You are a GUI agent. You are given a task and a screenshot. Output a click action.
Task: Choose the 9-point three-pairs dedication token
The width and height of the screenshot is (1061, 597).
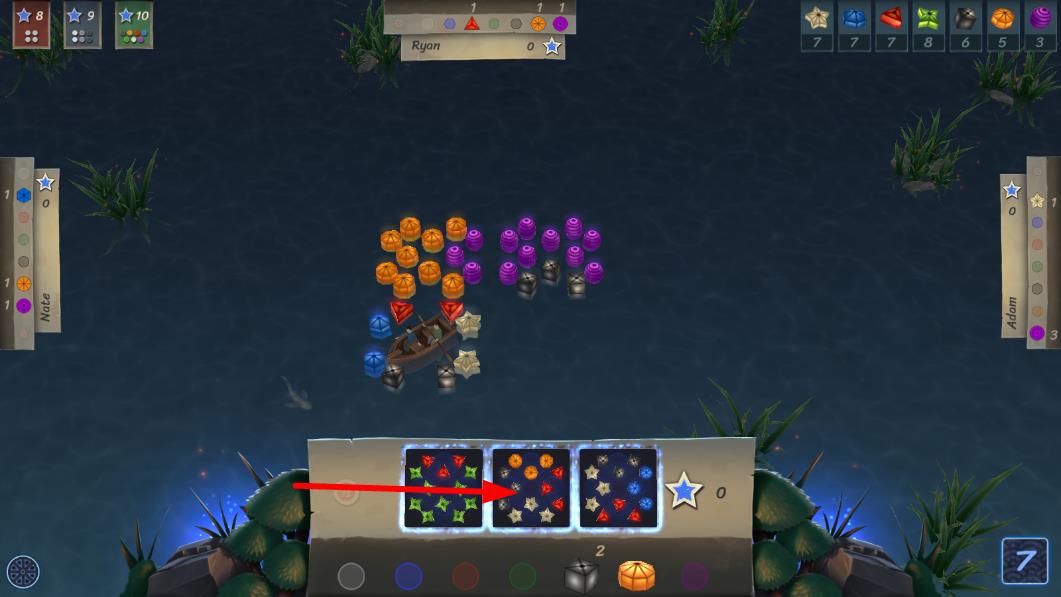coord(82,25)
